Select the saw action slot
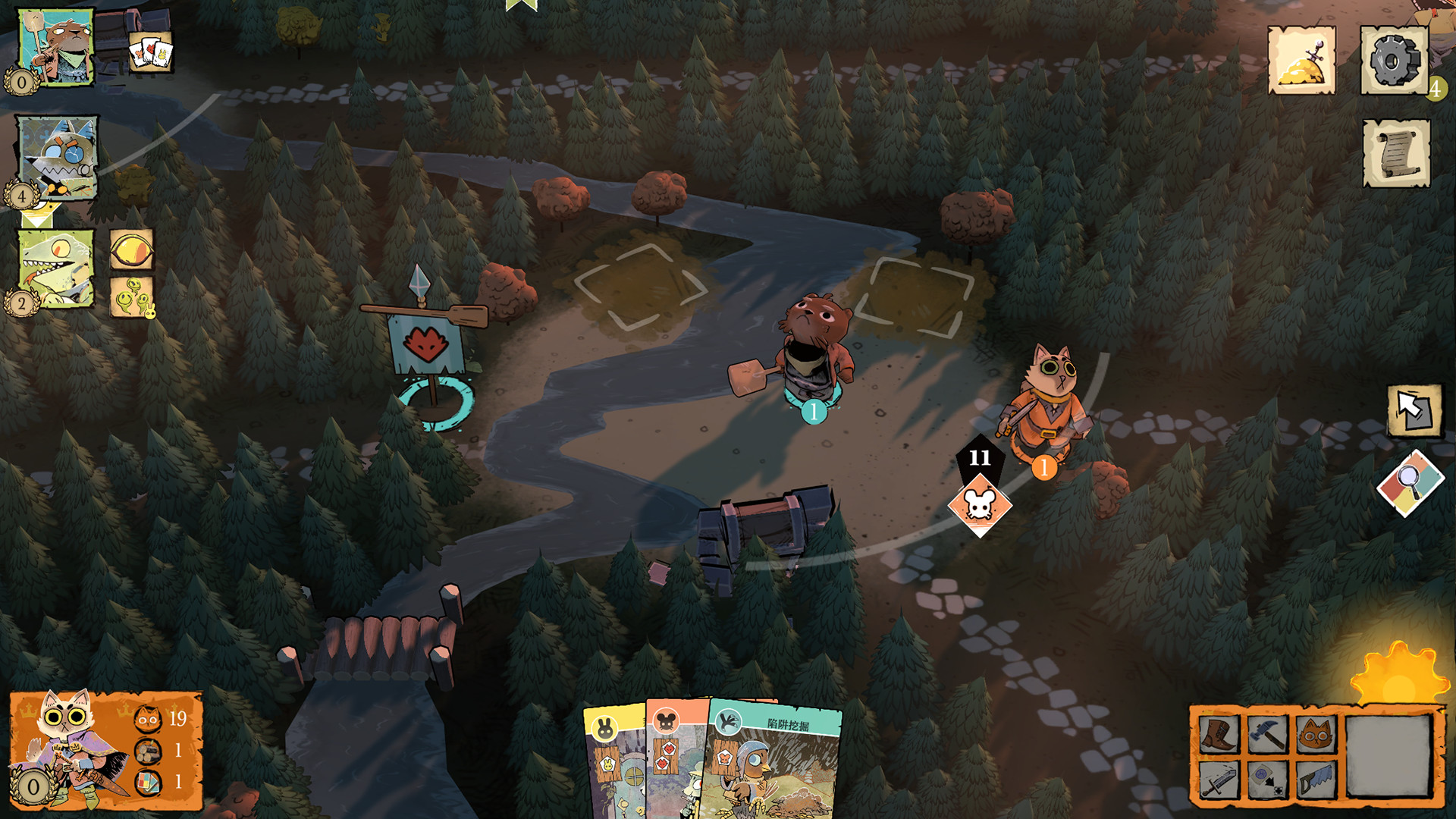Screen dimensions: 1456x819 (1316, 780)
